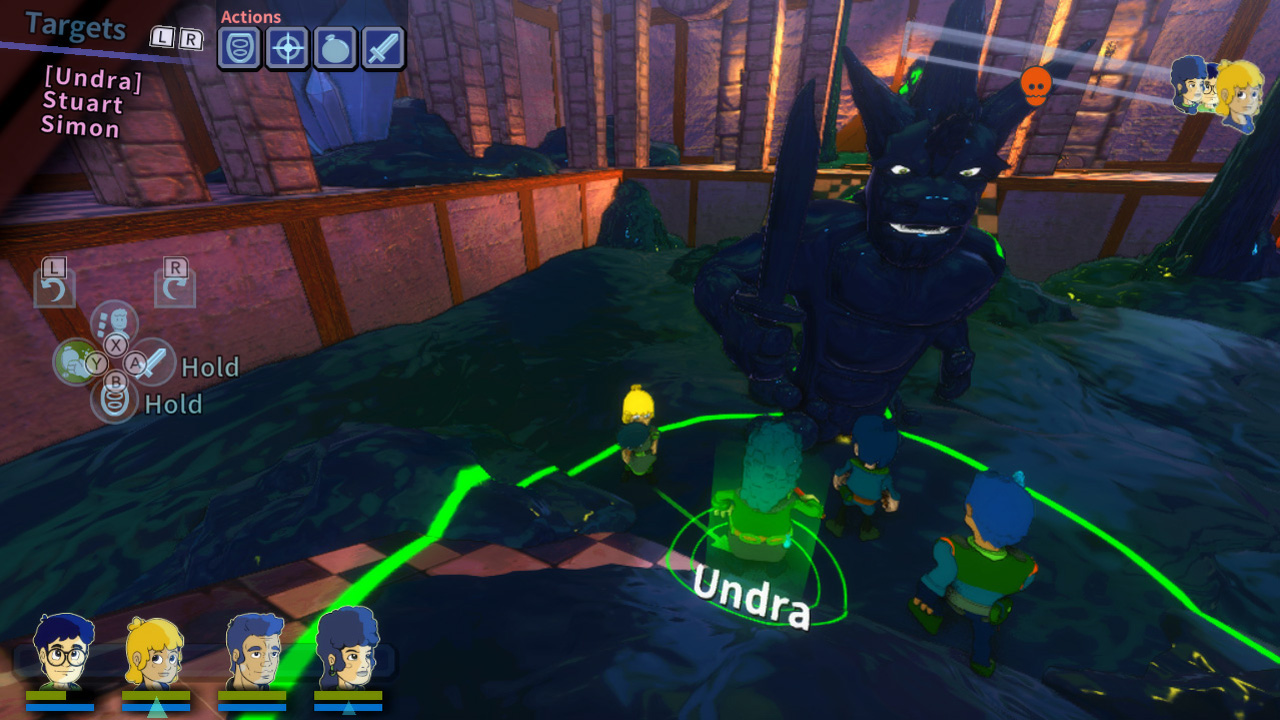1280x720 pixels.
Task: Click the orange skull enemy indicator
Action: [x=1036, y=86]
